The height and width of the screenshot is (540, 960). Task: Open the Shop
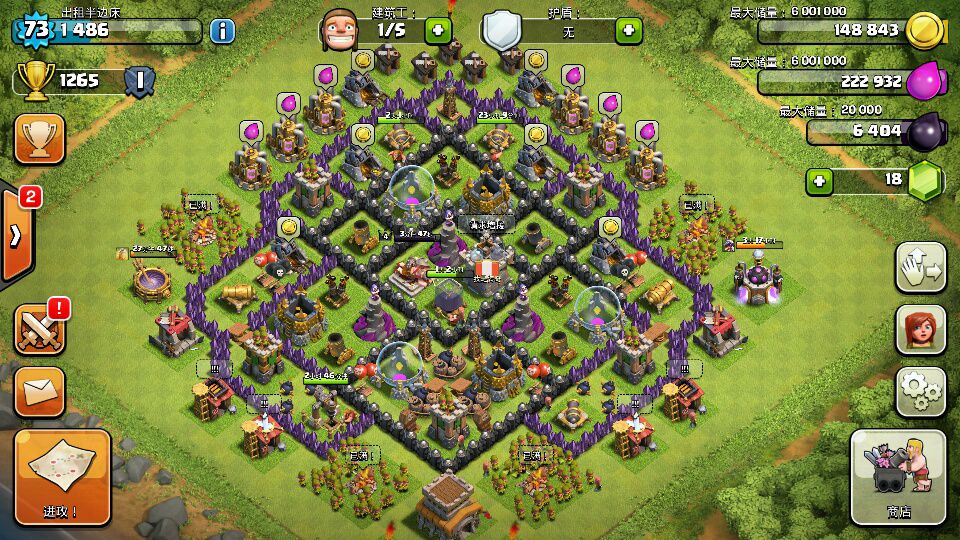[897, 478]
